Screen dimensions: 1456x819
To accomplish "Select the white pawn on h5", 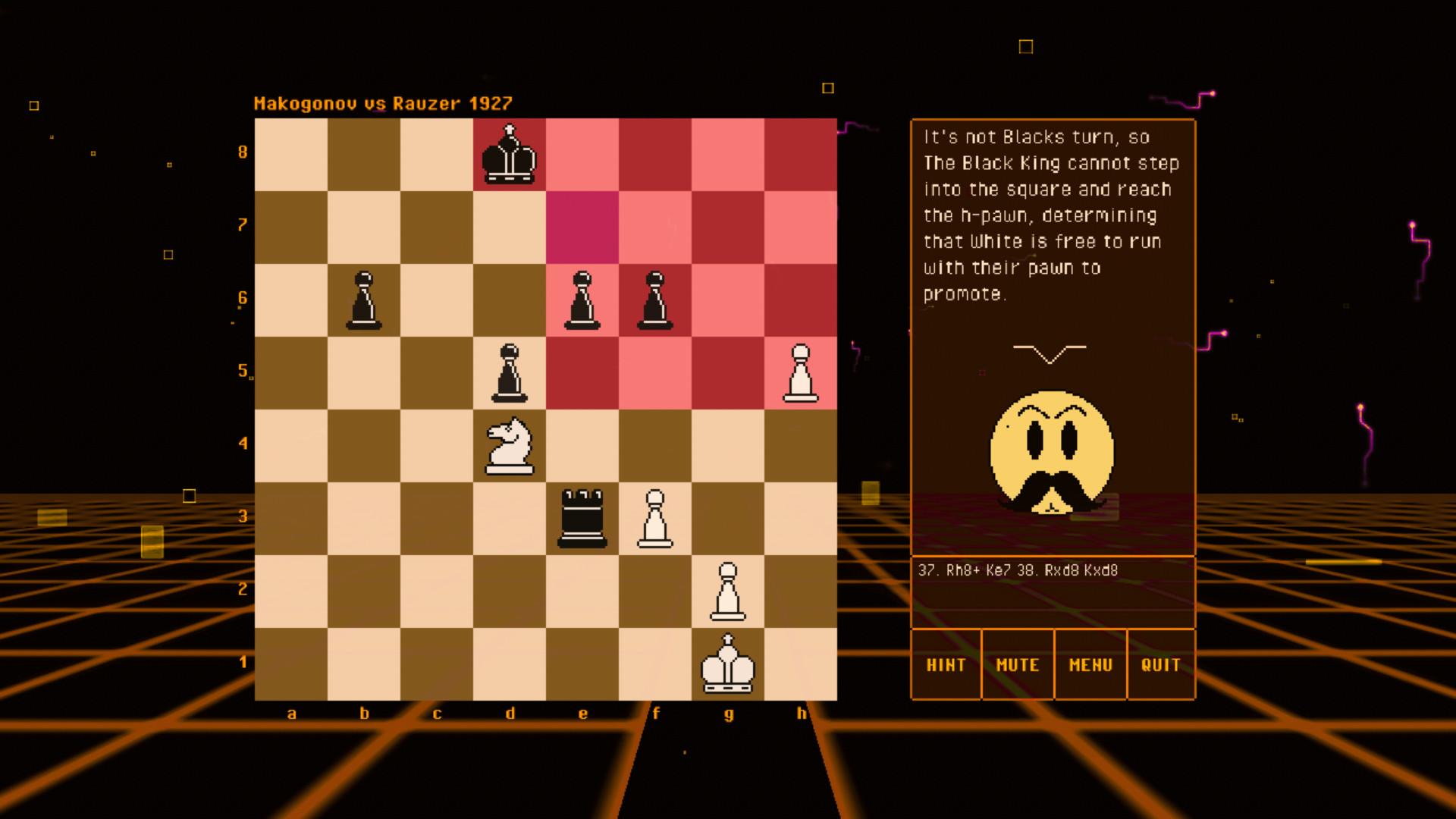I will click(x=801, y=374).
